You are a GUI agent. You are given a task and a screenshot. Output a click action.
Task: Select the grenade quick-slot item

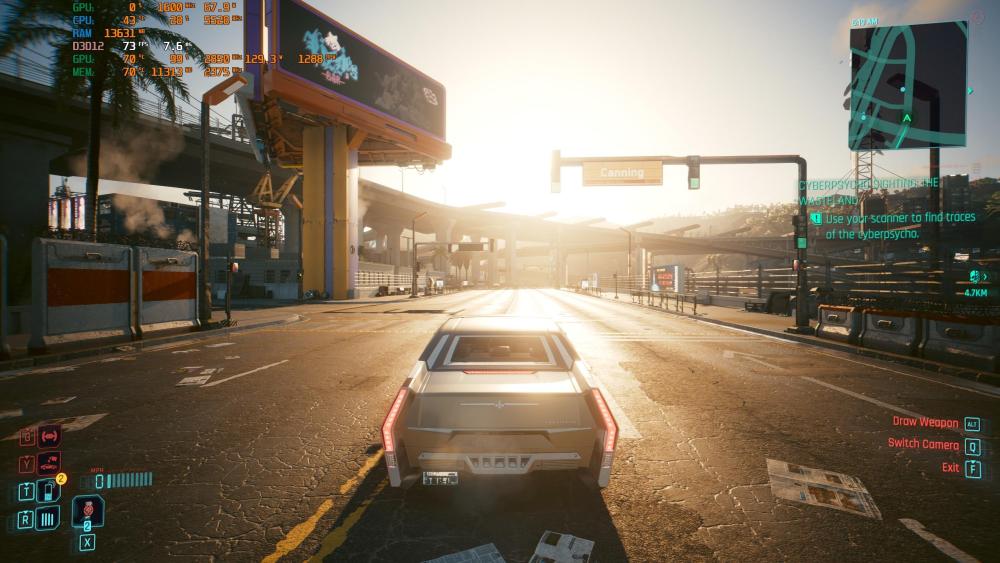[88, 508]
